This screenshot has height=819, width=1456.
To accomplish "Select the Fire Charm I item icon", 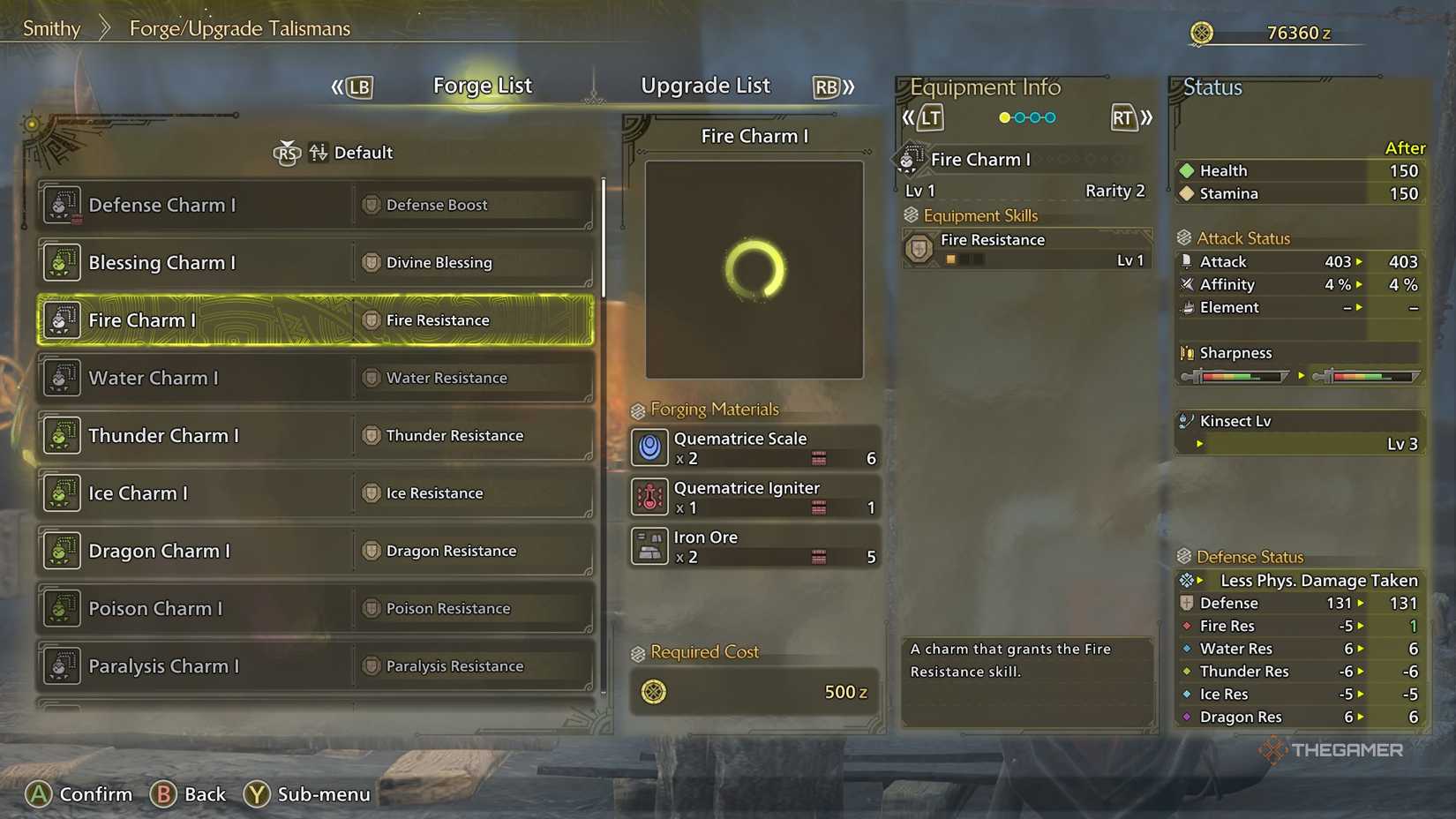I will [62, 320].
